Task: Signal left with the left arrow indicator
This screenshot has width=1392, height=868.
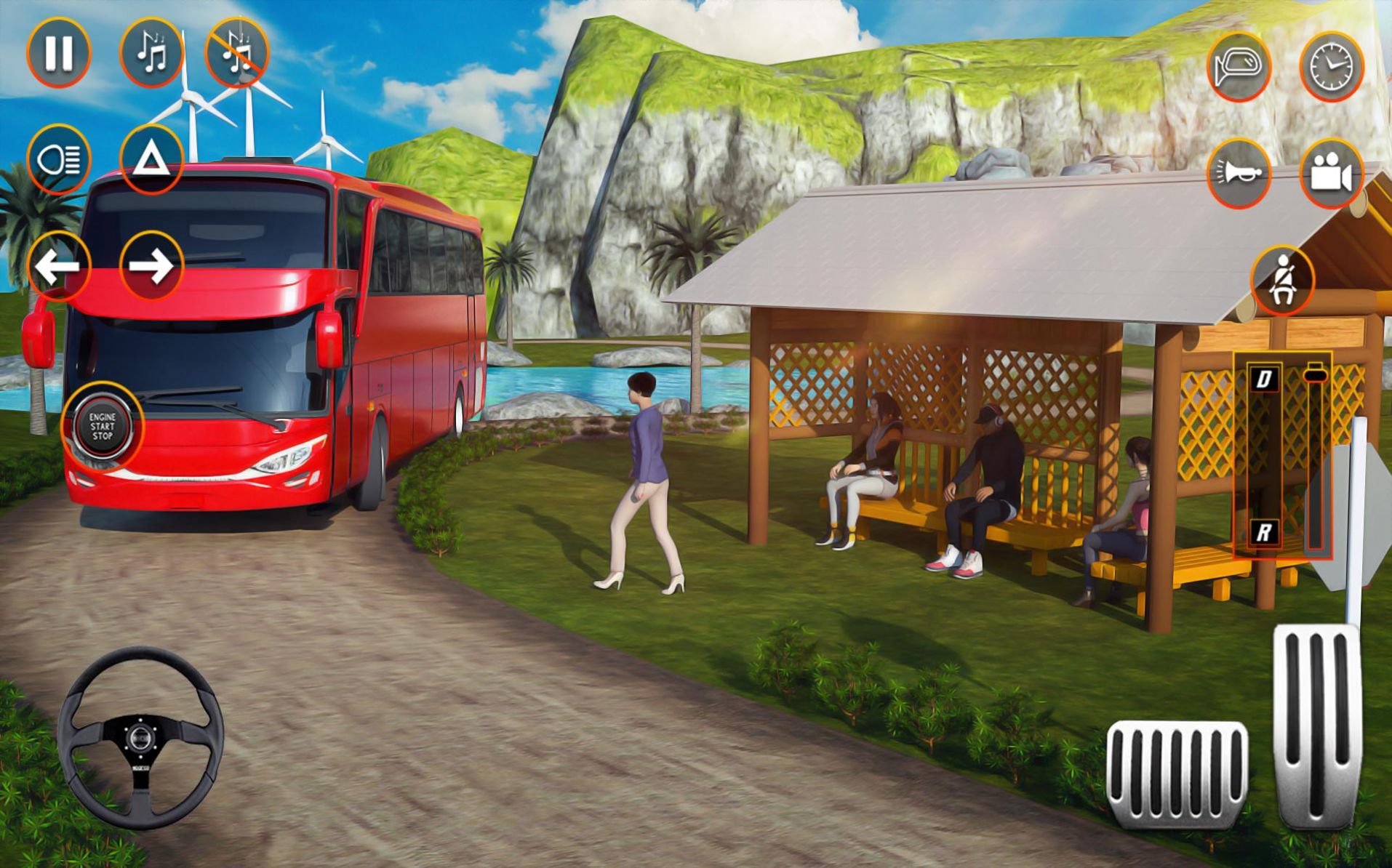Action: [58, 266]
